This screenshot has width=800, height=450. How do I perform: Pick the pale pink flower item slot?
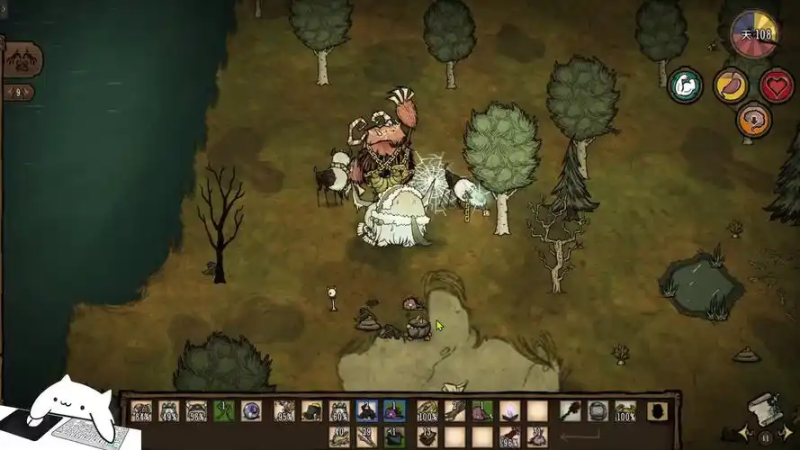(510, 410)
